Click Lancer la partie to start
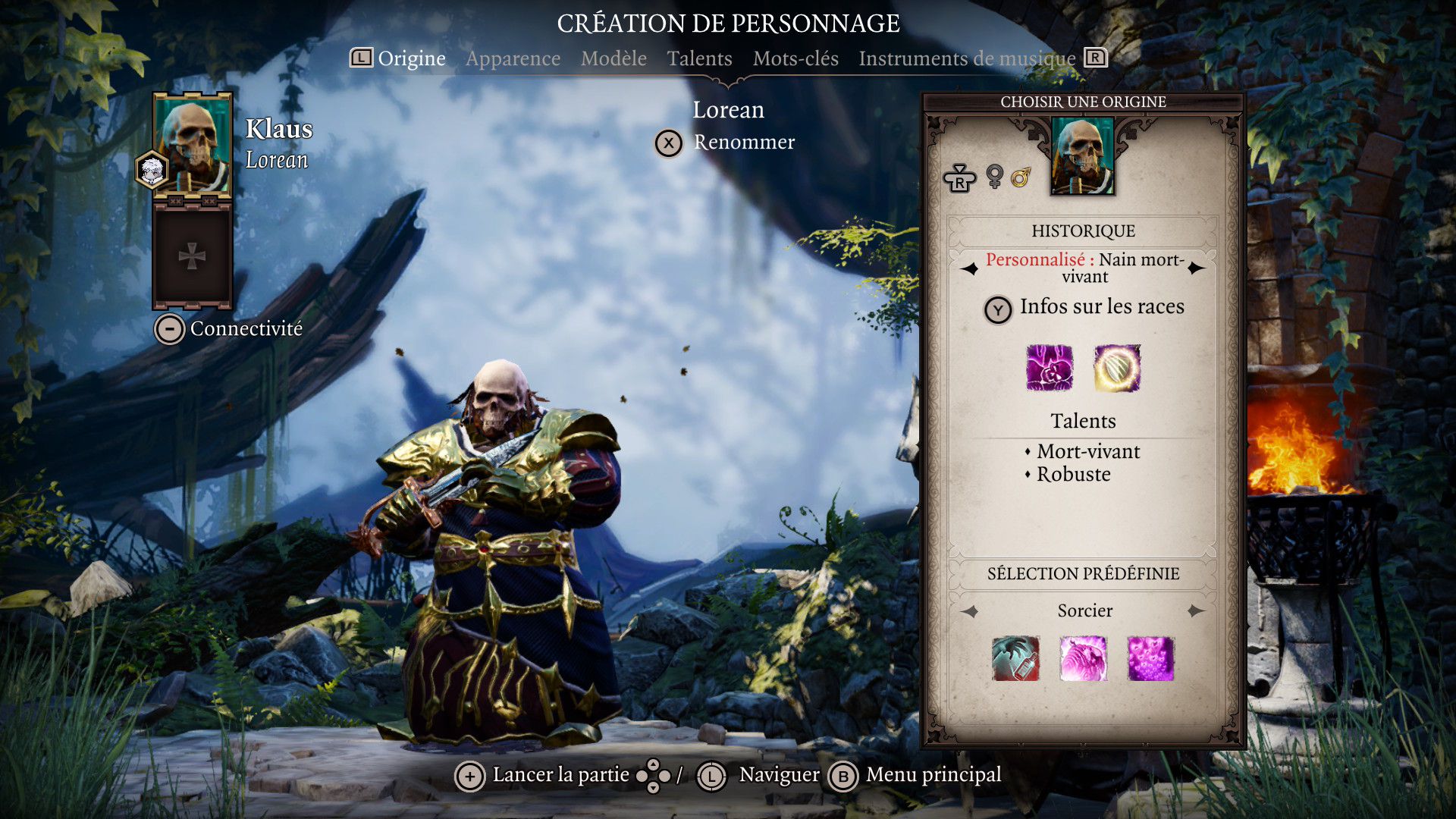The height and width of the screenshot is (819, 1456). pyautogui.click(x=560, y=775)
